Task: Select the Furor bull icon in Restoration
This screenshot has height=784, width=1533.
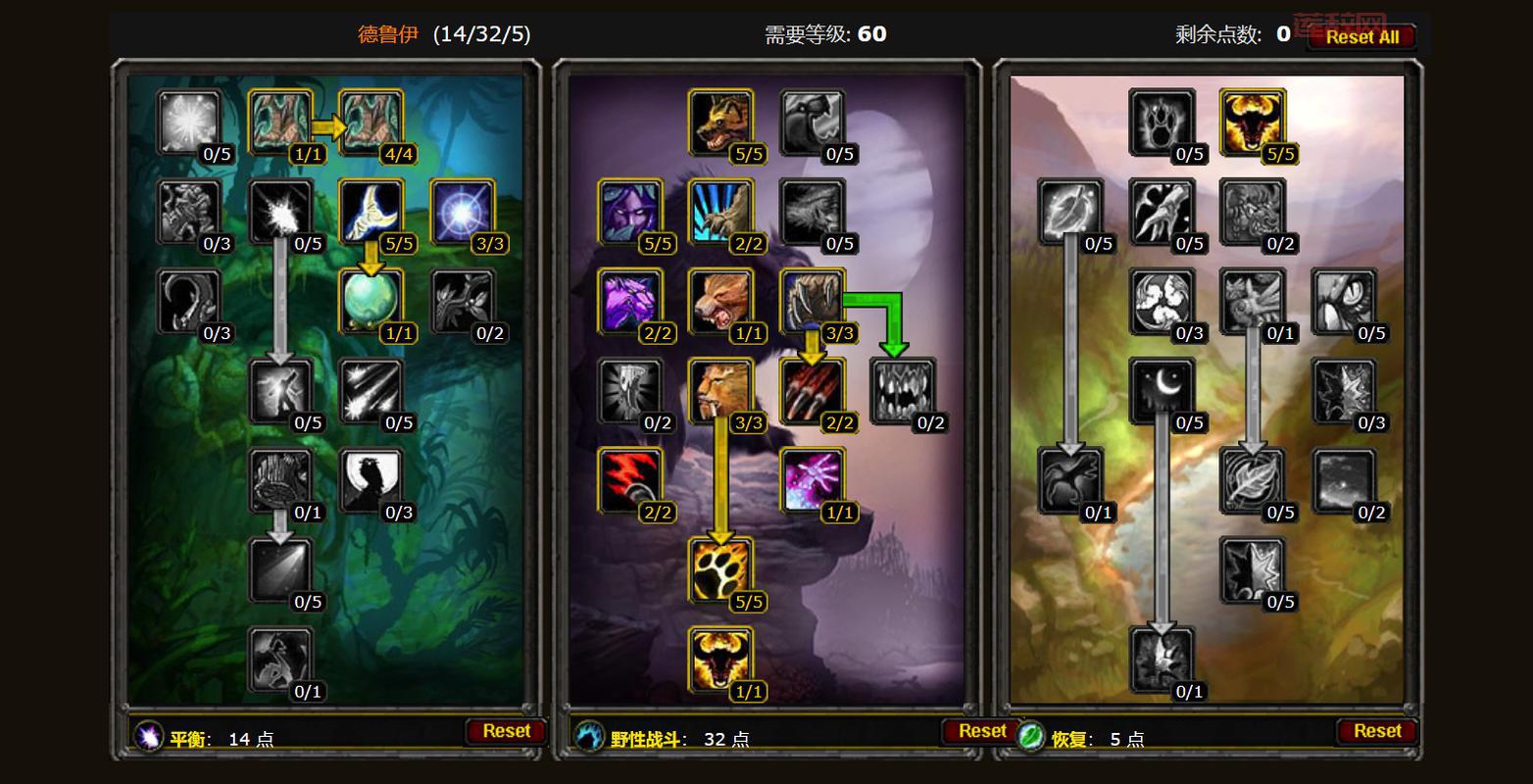Action: pyautogui.click(x=1252, y=121)
